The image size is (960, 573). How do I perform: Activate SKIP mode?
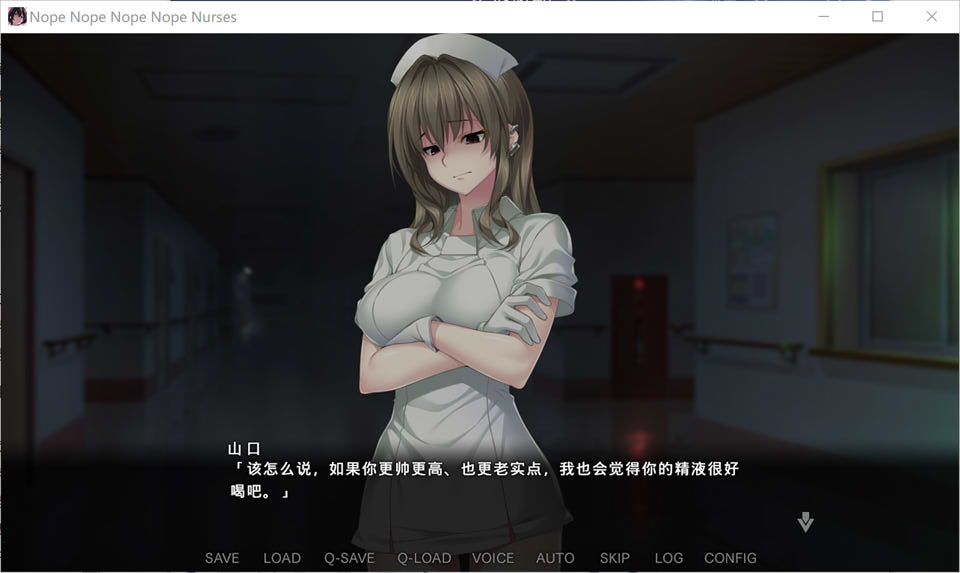(615, 558)
